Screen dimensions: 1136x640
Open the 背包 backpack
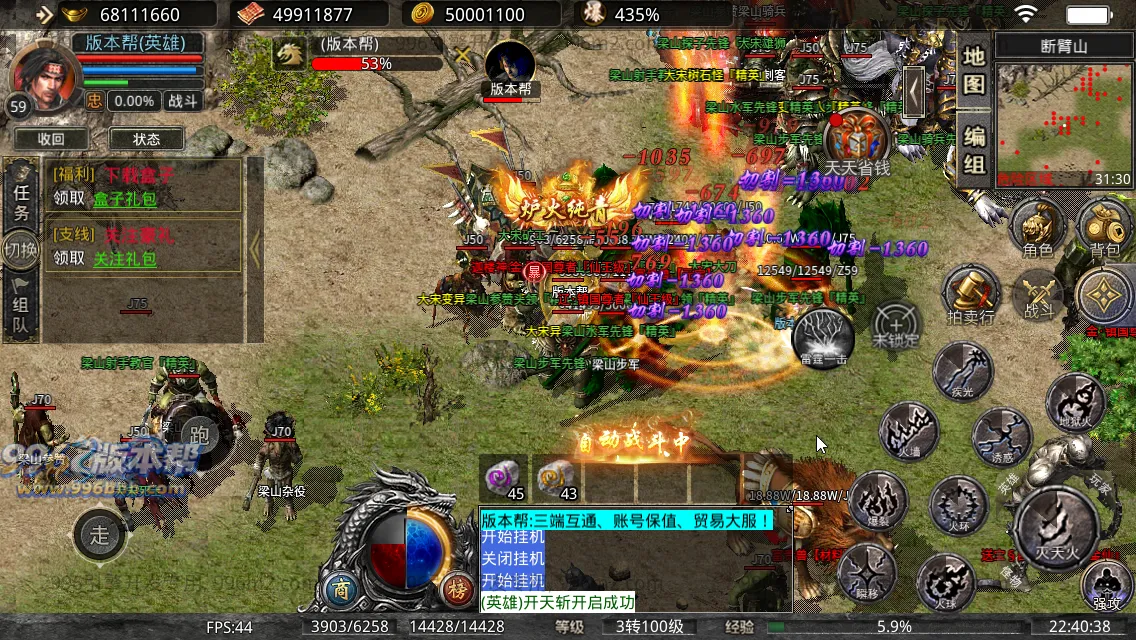tap(1105, 228)
